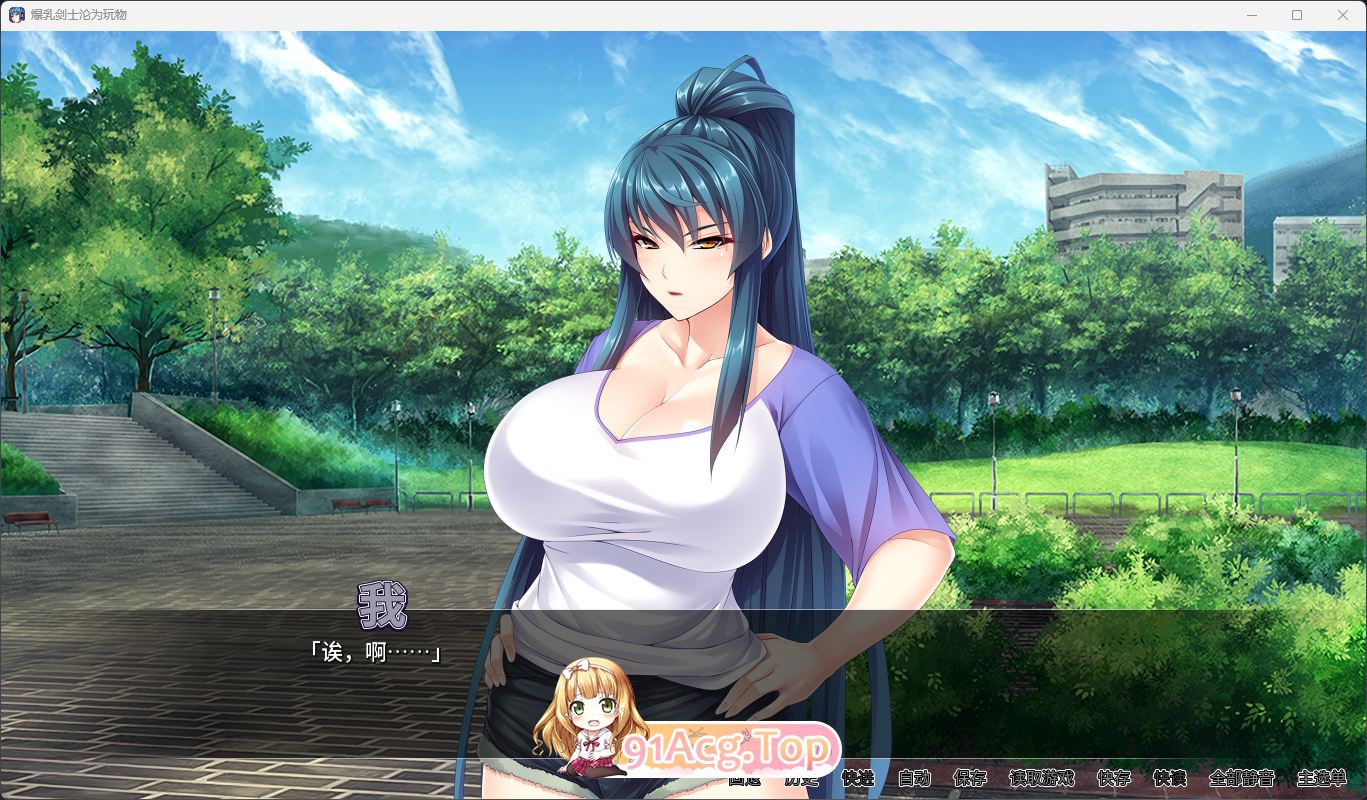Perform a quick save via 快存
Screen dimensions: 1367x800
pyautogui.click(x=1112, y=778)
